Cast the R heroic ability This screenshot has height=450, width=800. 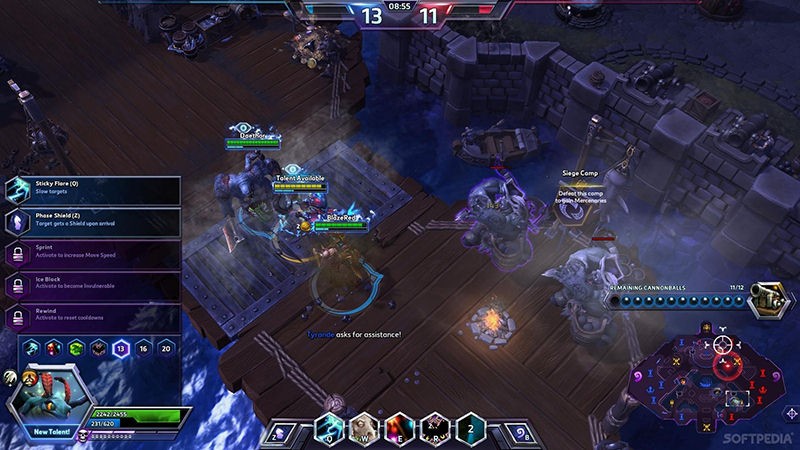[x=434, y=428]
